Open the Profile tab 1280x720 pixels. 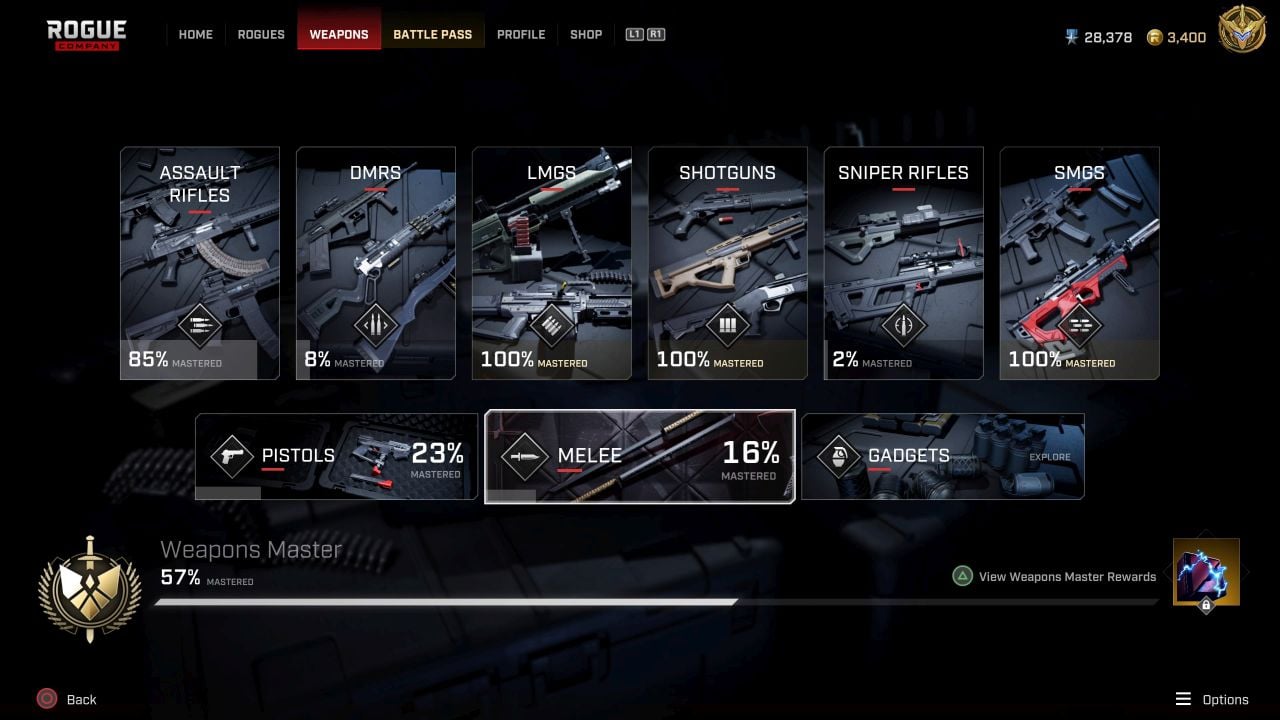coord(521,34)
